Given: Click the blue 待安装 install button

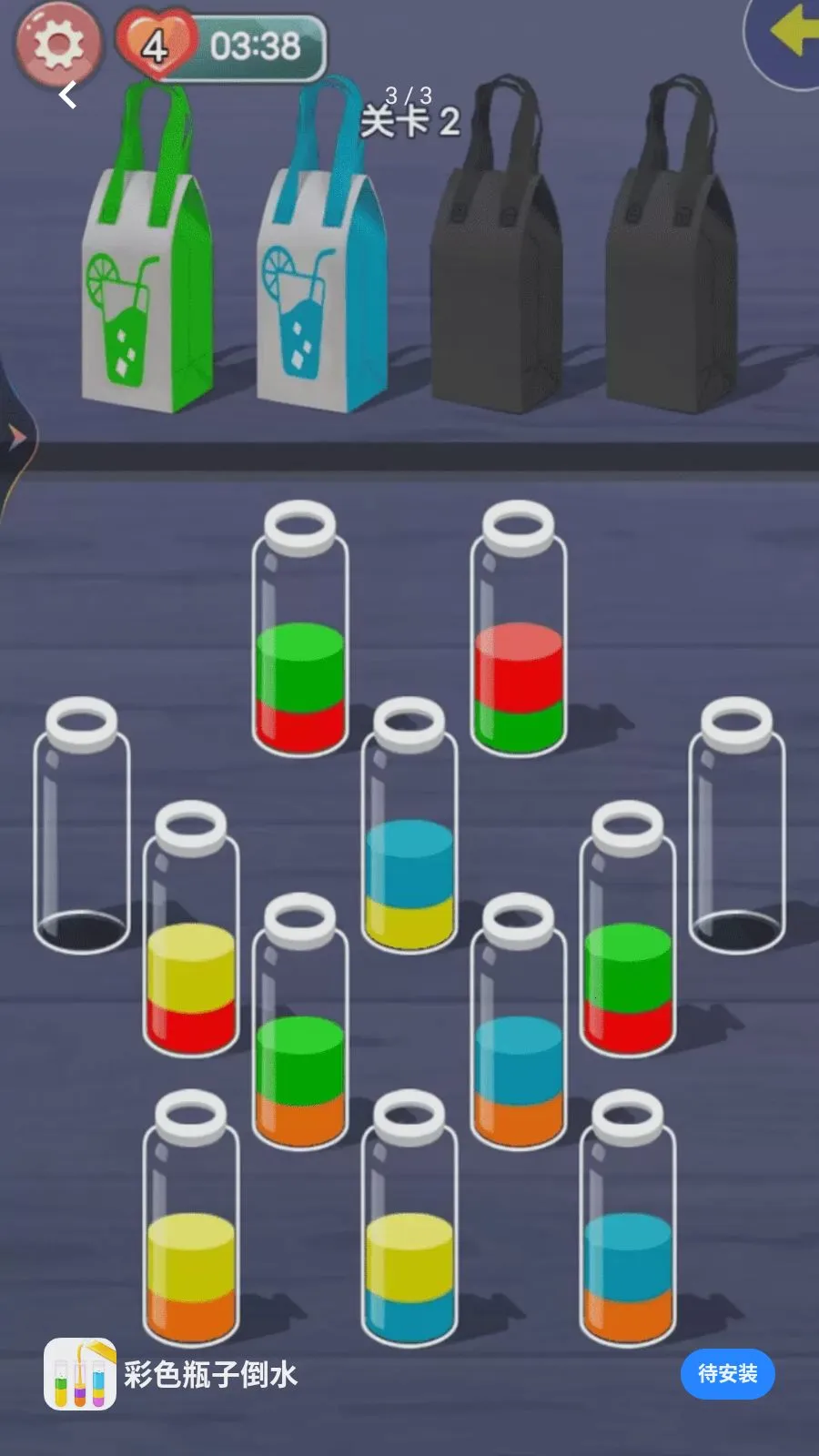Looking at the screenshot, I should point(727,1373).
